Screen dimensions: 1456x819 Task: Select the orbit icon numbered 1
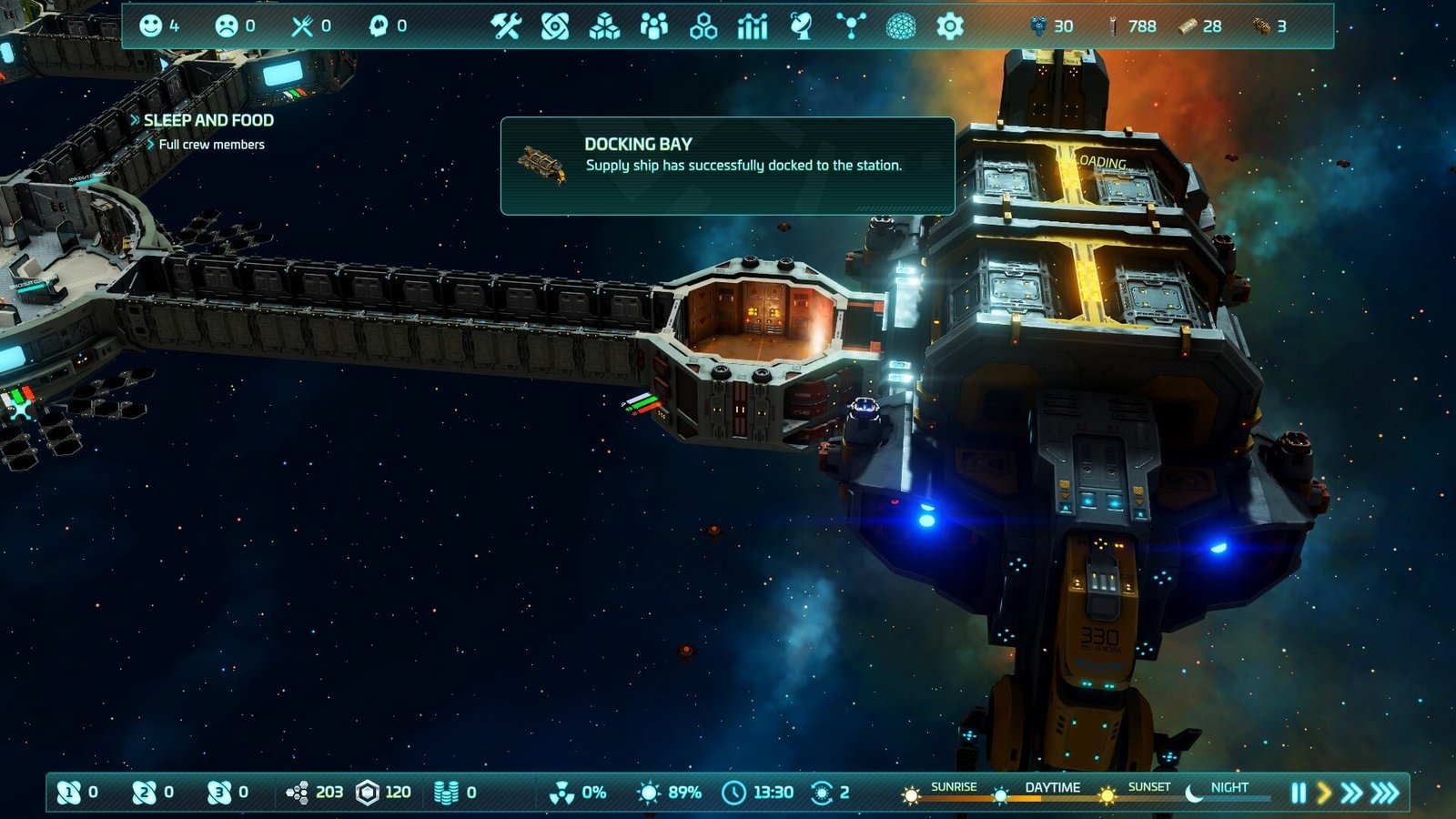point(69,793)
